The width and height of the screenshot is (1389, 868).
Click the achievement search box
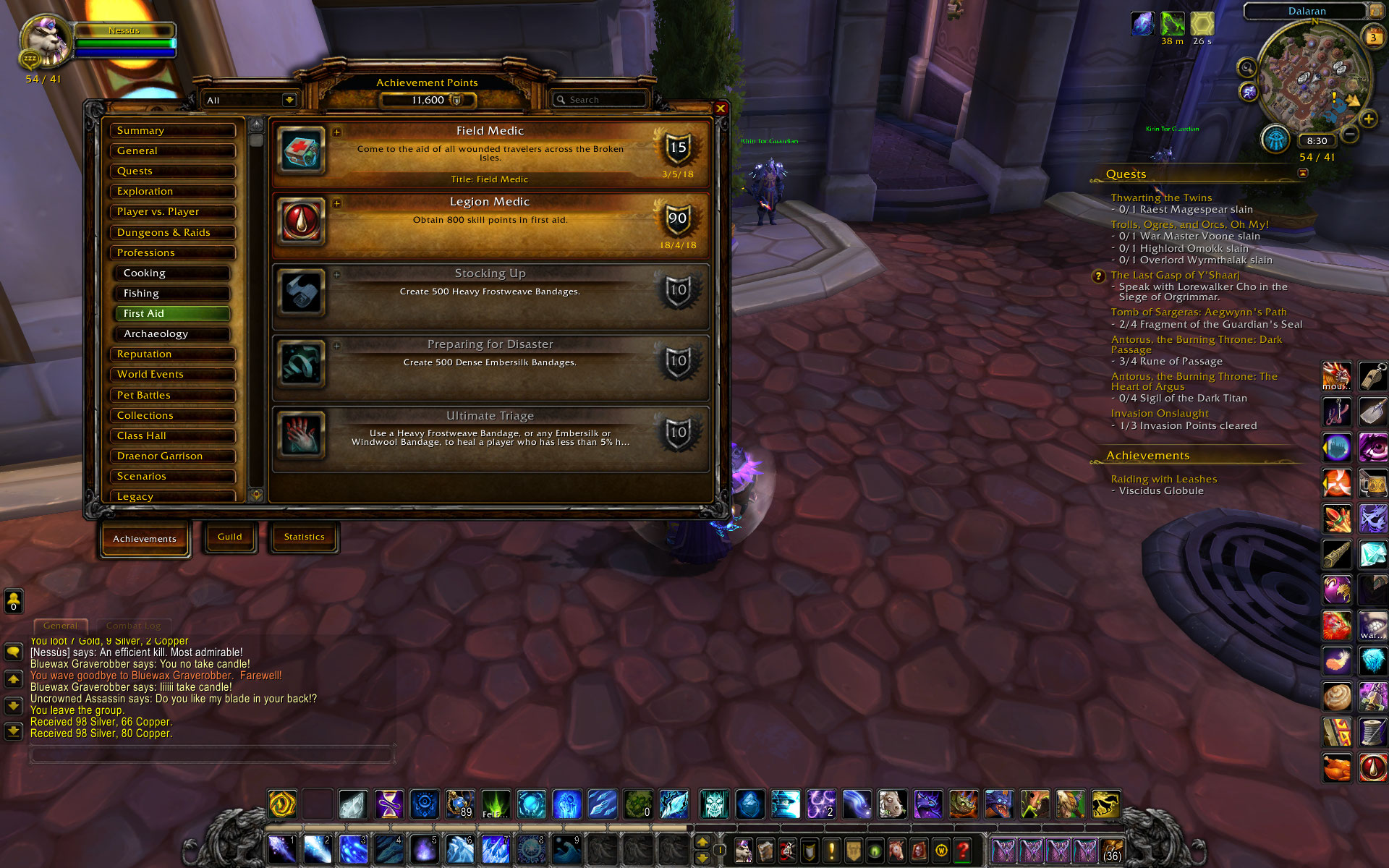click(600, 100)
